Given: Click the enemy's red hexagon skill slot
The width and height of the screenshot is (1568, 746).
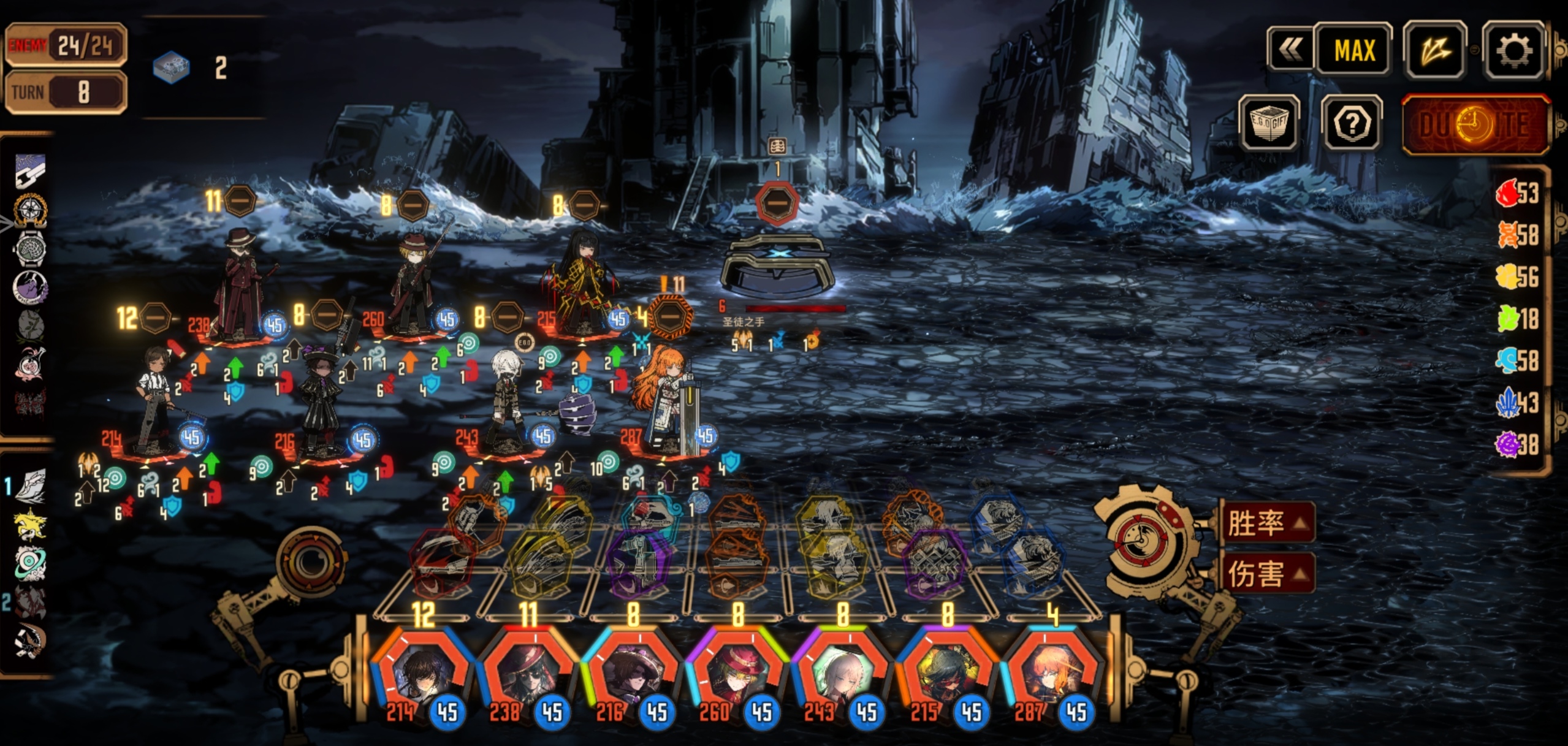Looking at the screenshot, I should (x=777, y=203).
